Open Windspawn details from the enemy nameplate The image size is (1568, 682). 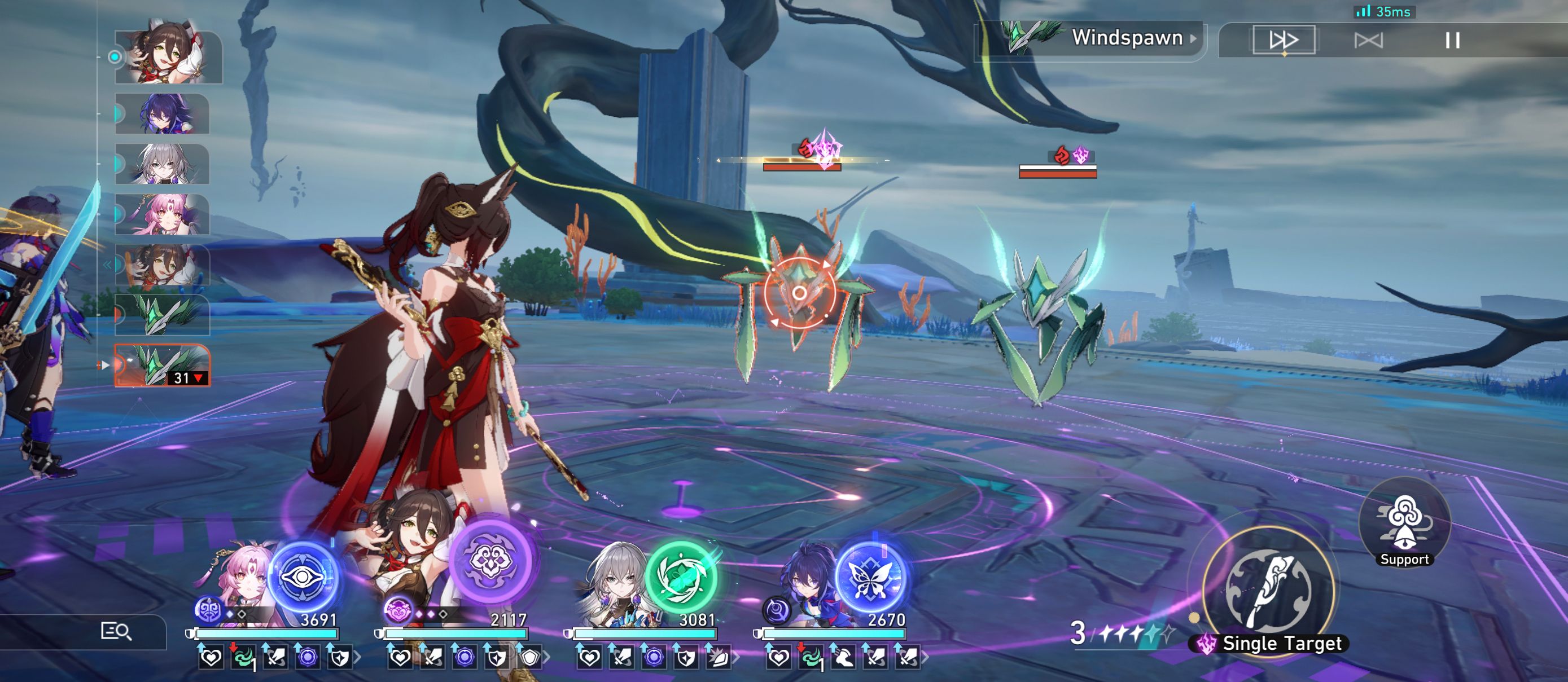click(x=1129, y=38)
